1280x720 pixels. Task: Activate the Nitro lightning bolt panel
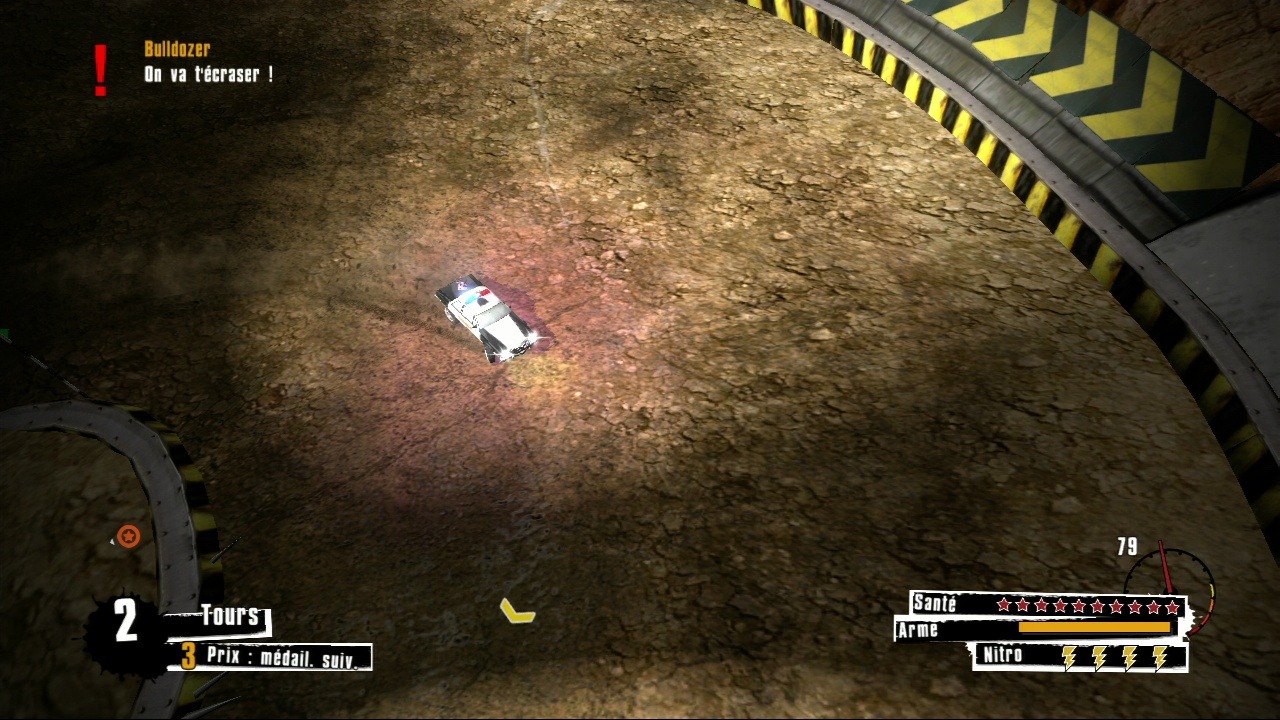[1080, 657]
